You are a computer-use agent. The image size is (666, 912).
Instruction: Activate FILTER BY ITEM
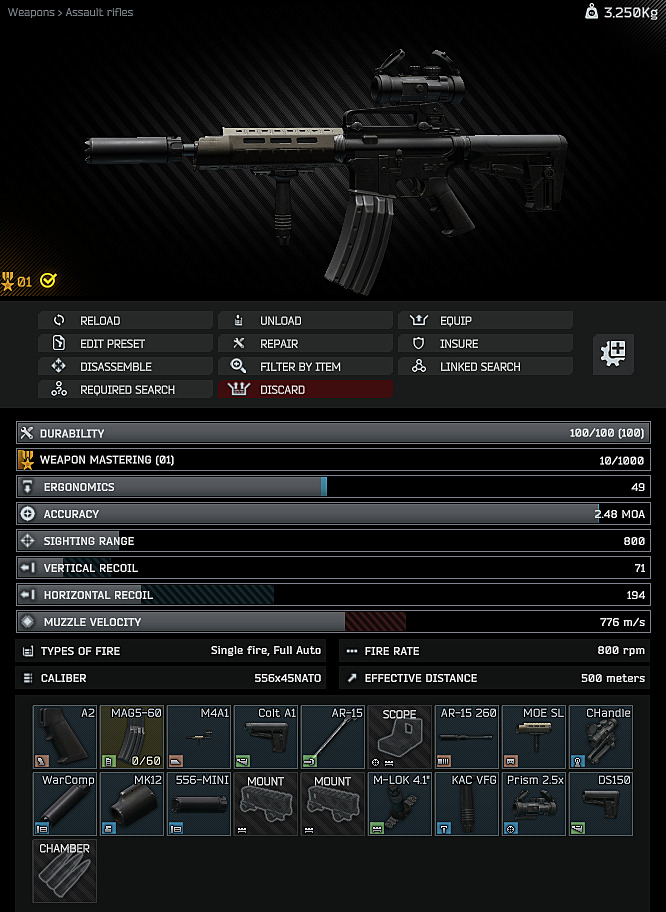click(305, 367)
